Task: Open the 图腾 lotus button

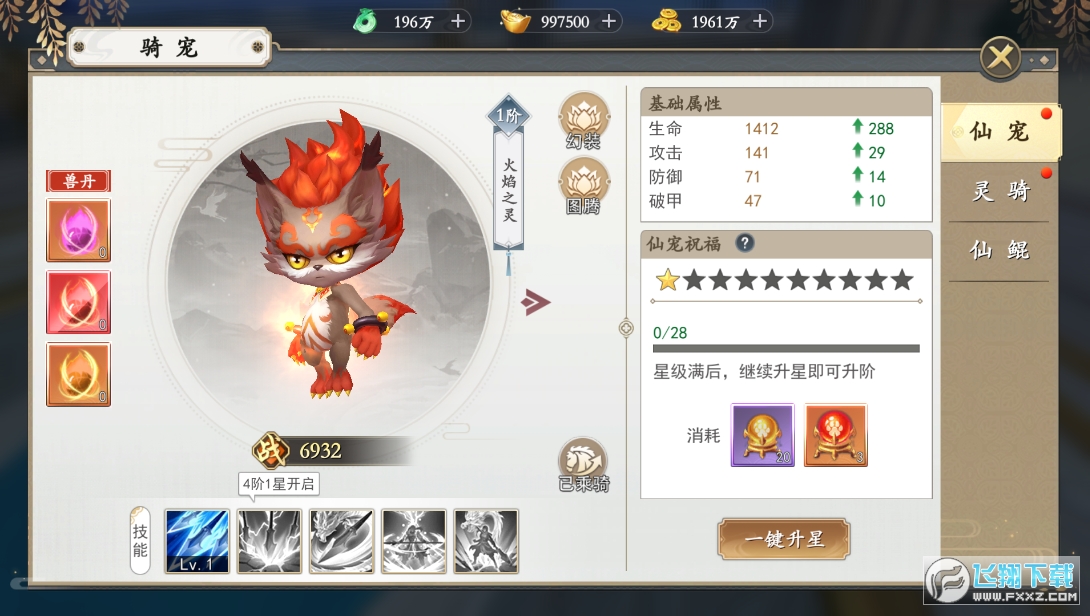Action: [x=583, y=186]
